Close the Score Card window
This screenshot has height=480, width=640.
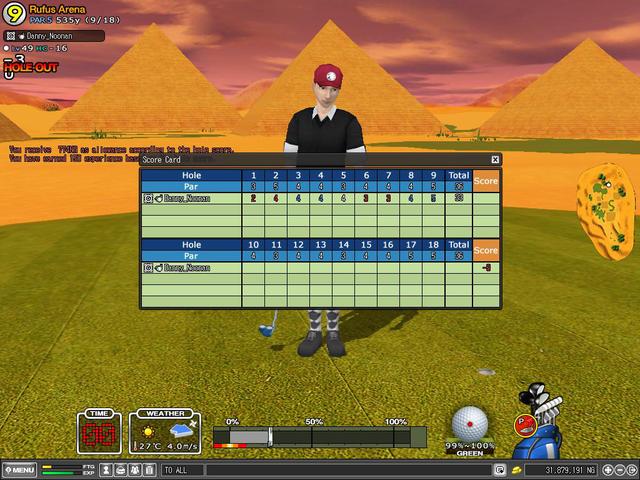tap(494, 159)
